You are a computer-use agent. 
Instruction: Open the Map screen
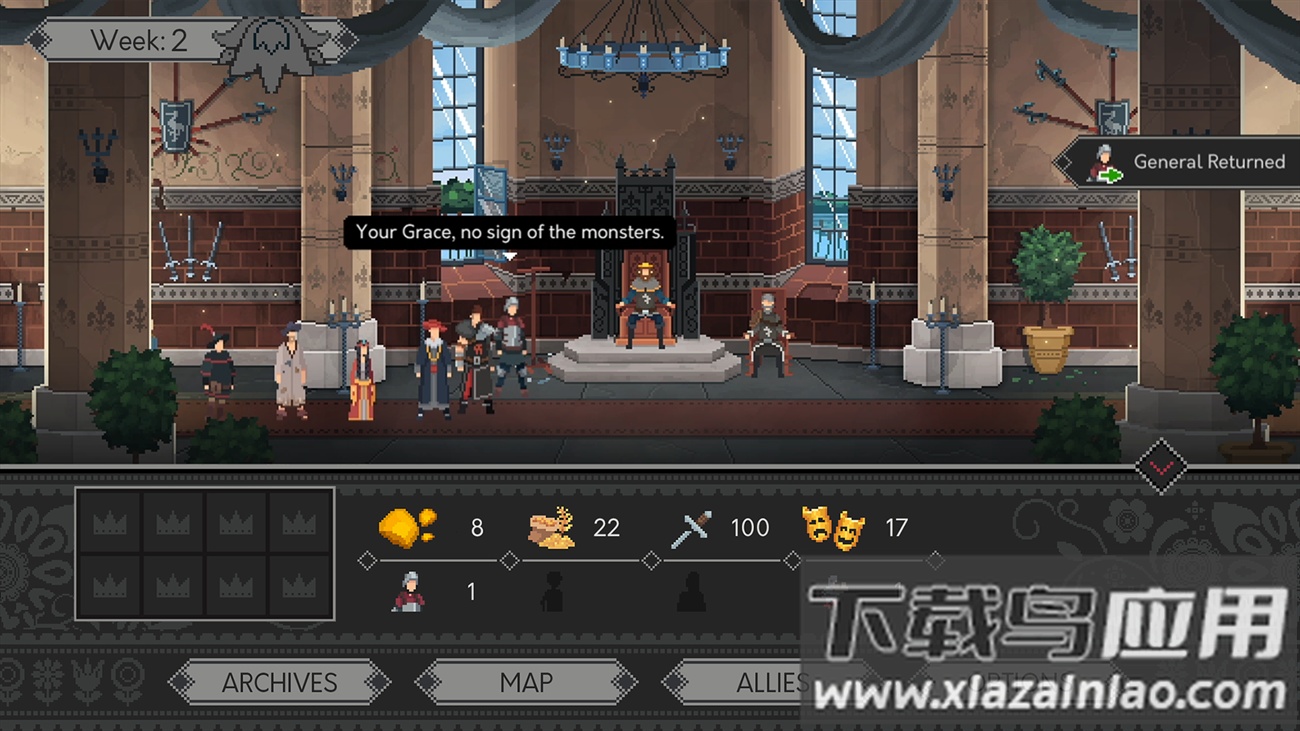coord(526,683)
